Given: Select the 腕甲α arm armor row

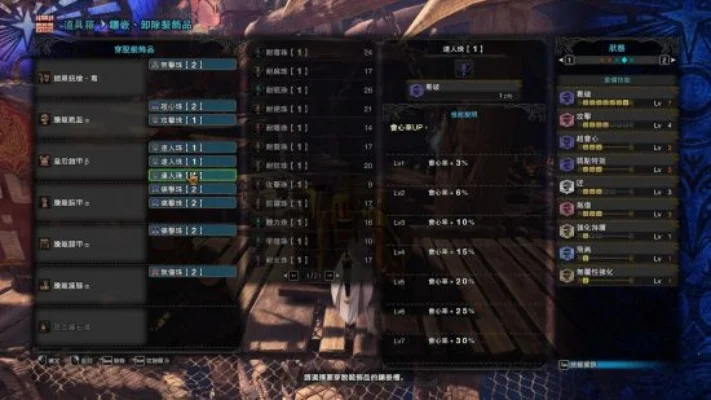Looking at the screenshot, I should pyautogui.click(x=90, y=201).
